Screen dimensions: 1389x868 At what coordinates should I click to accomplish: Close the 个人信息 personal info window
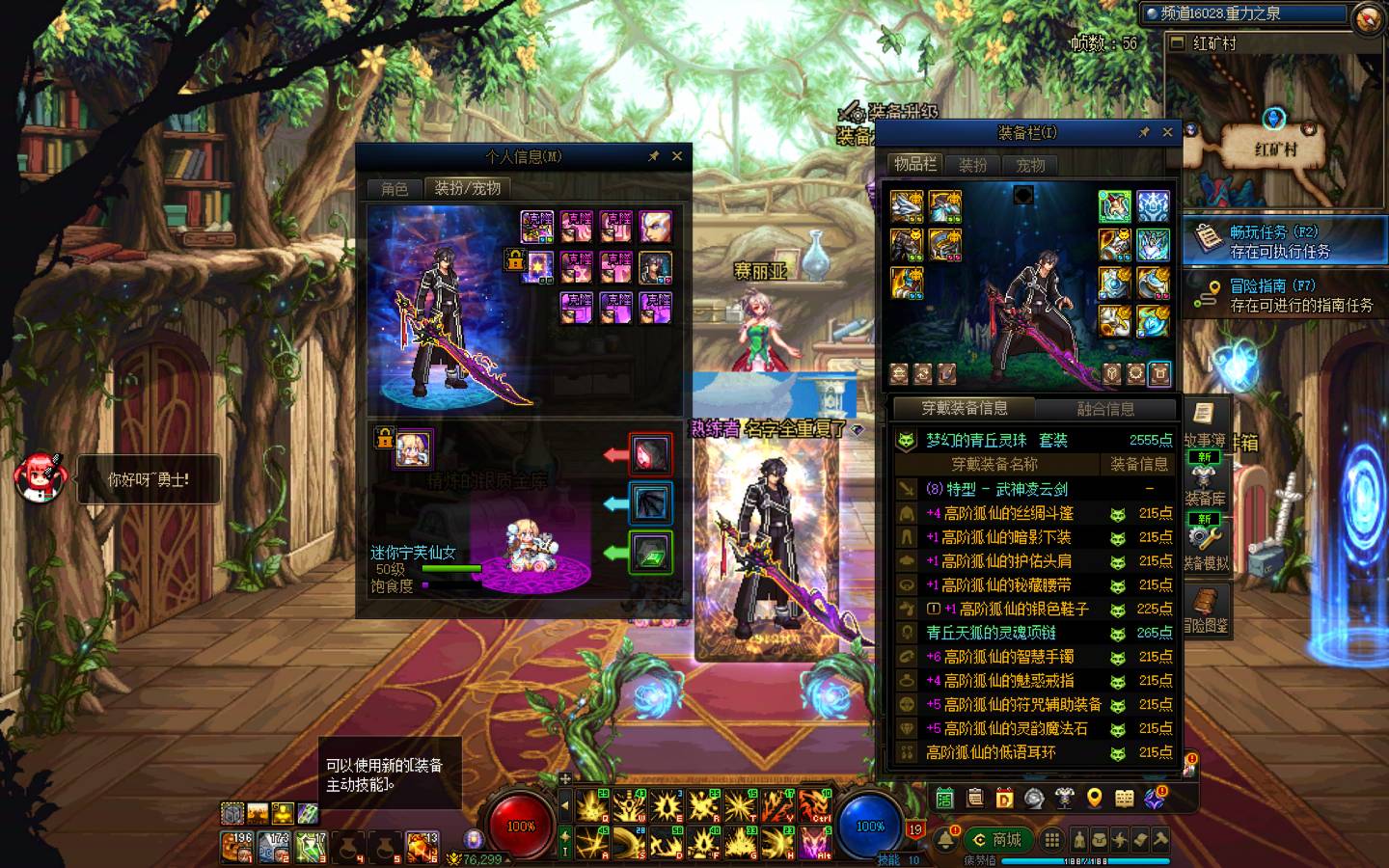coord(677,156)
